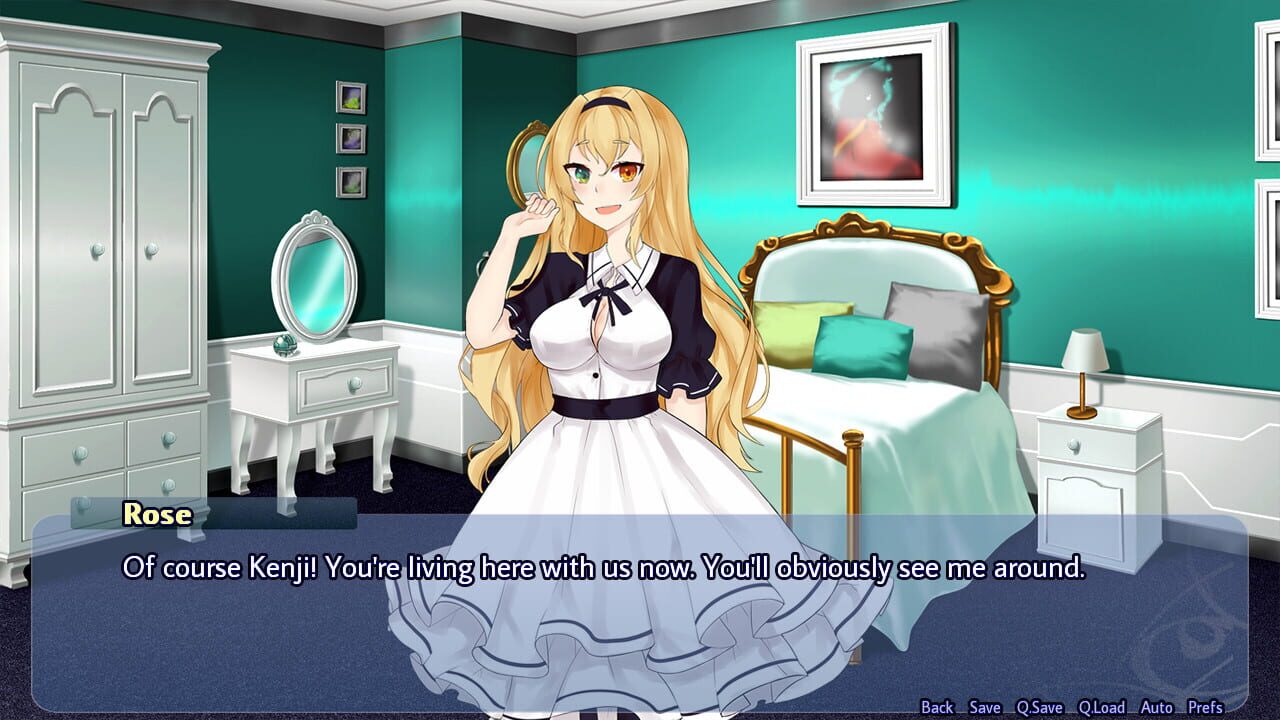Screen dimensions: 1280x720
Task: Open the Save game screen
Action: pos(985,706)
